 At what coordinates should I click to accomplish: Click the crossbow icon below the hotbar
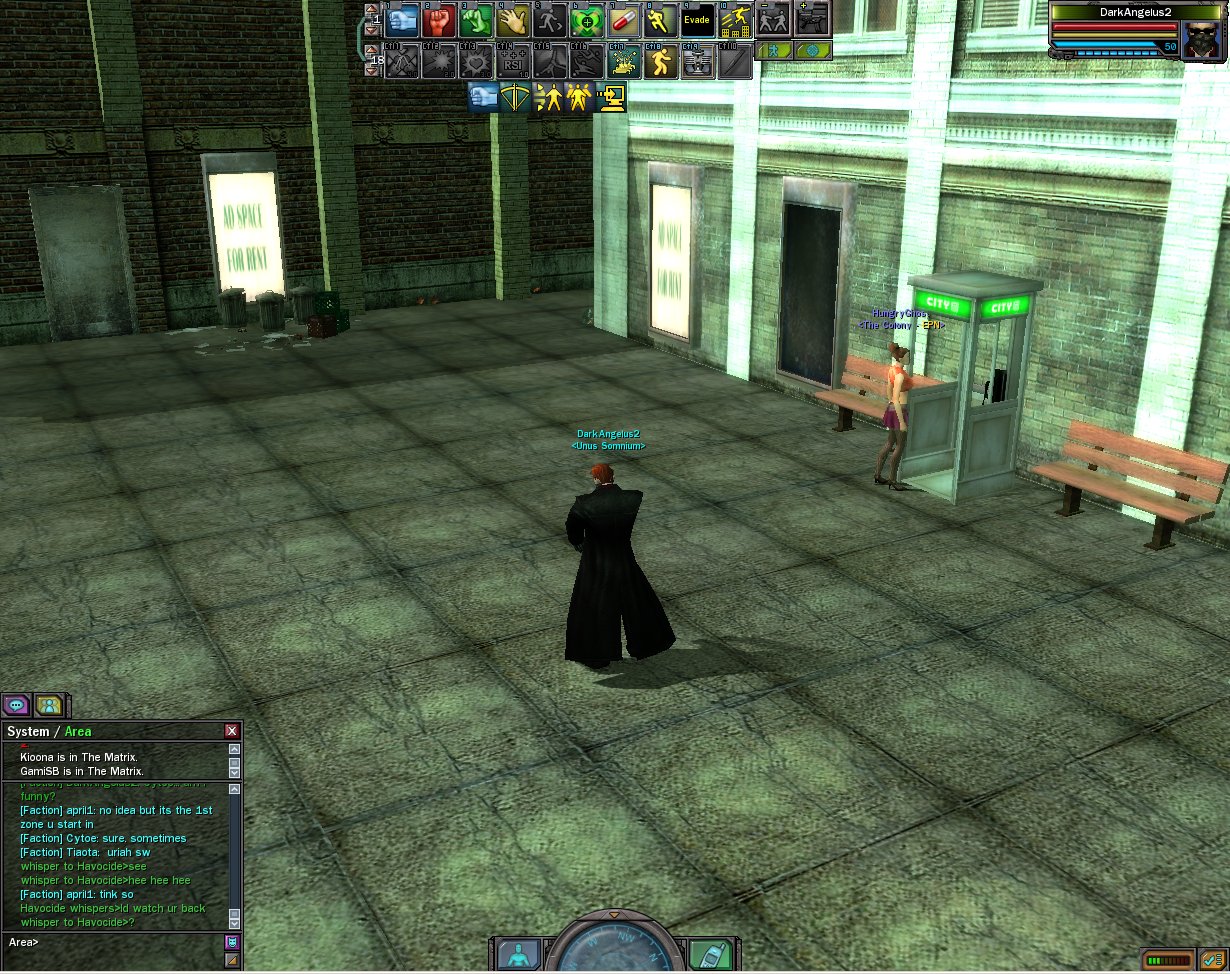516,97
